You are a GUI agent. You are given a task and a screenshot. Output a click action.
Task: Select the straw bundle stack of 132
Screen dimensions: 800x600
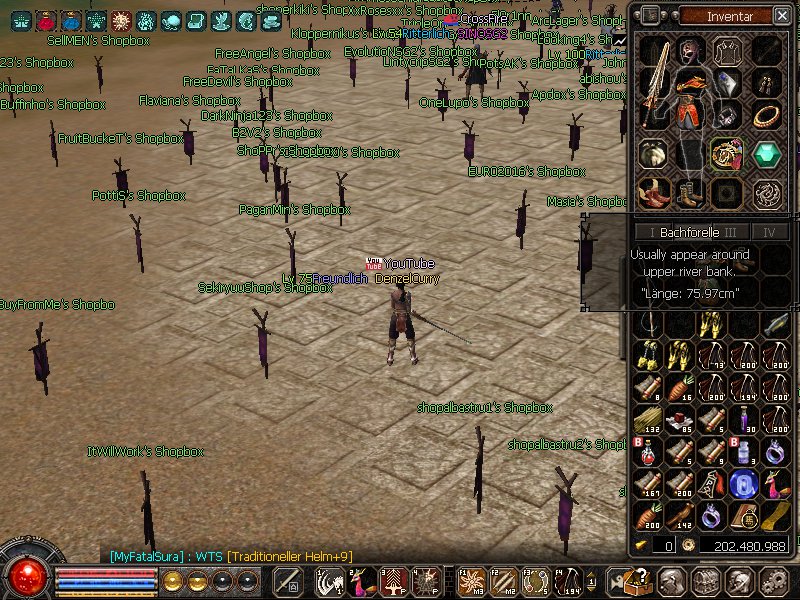tap(647, 421)
